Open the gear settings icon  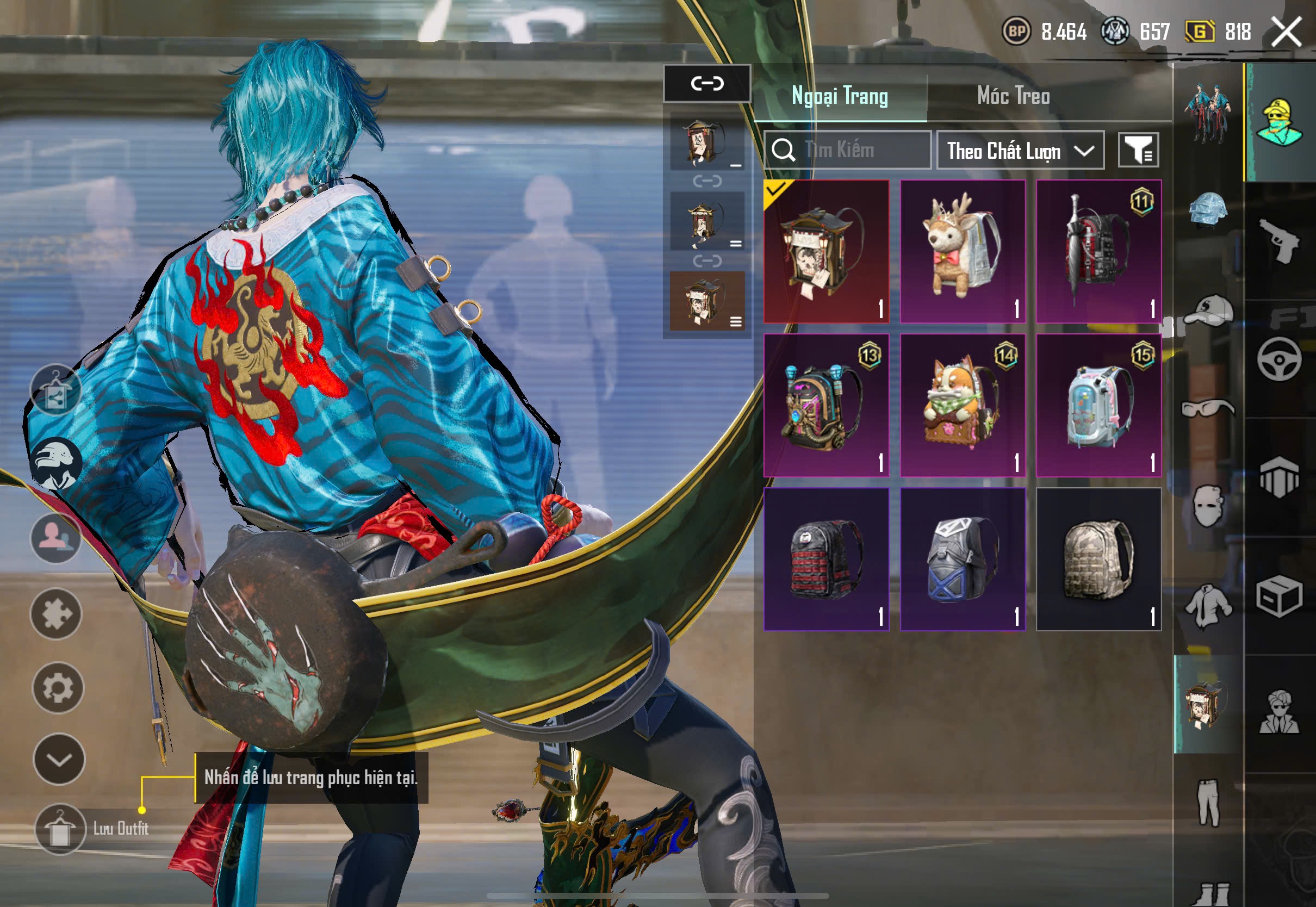click(58, 688)
